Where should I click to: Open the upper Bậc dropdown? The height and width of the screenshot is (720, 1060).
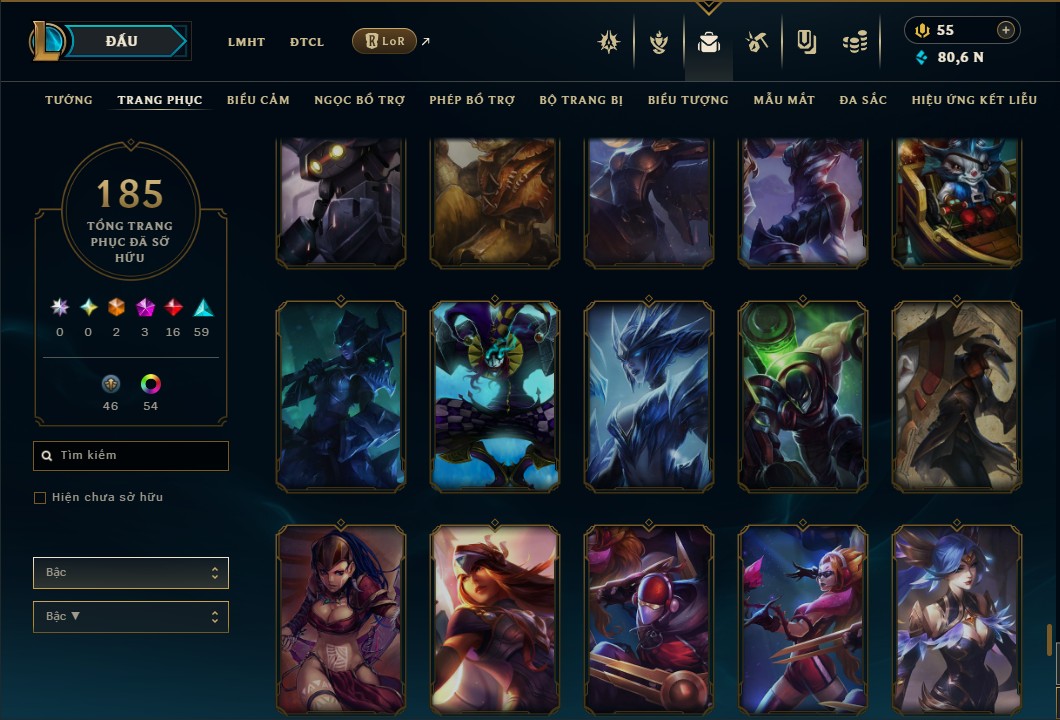(131, 573)
